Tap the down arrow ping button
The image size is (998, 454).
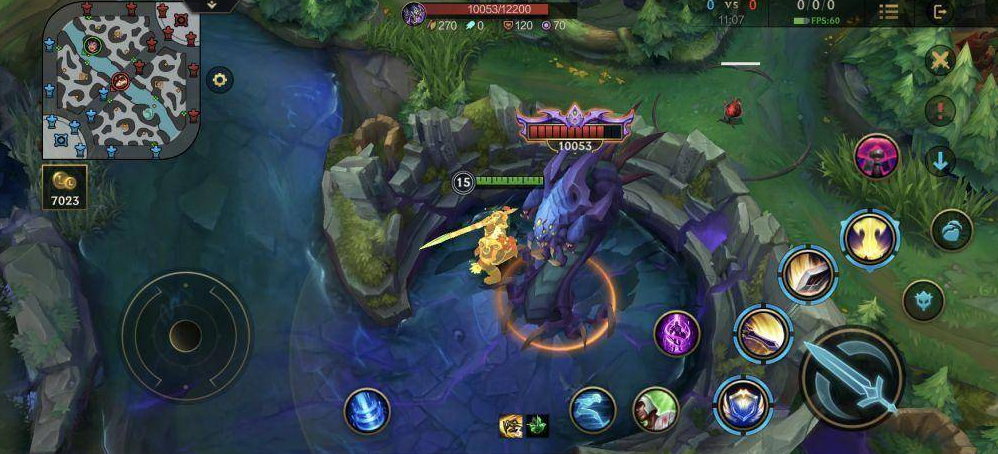pos(940,160)
